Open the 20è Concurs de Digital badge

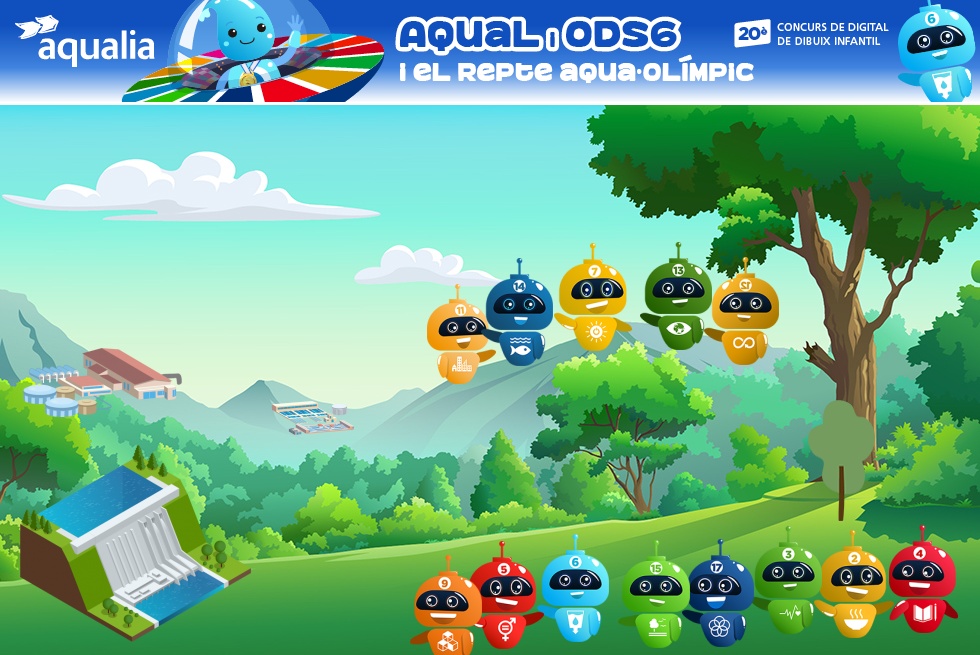tap(811, 34)
